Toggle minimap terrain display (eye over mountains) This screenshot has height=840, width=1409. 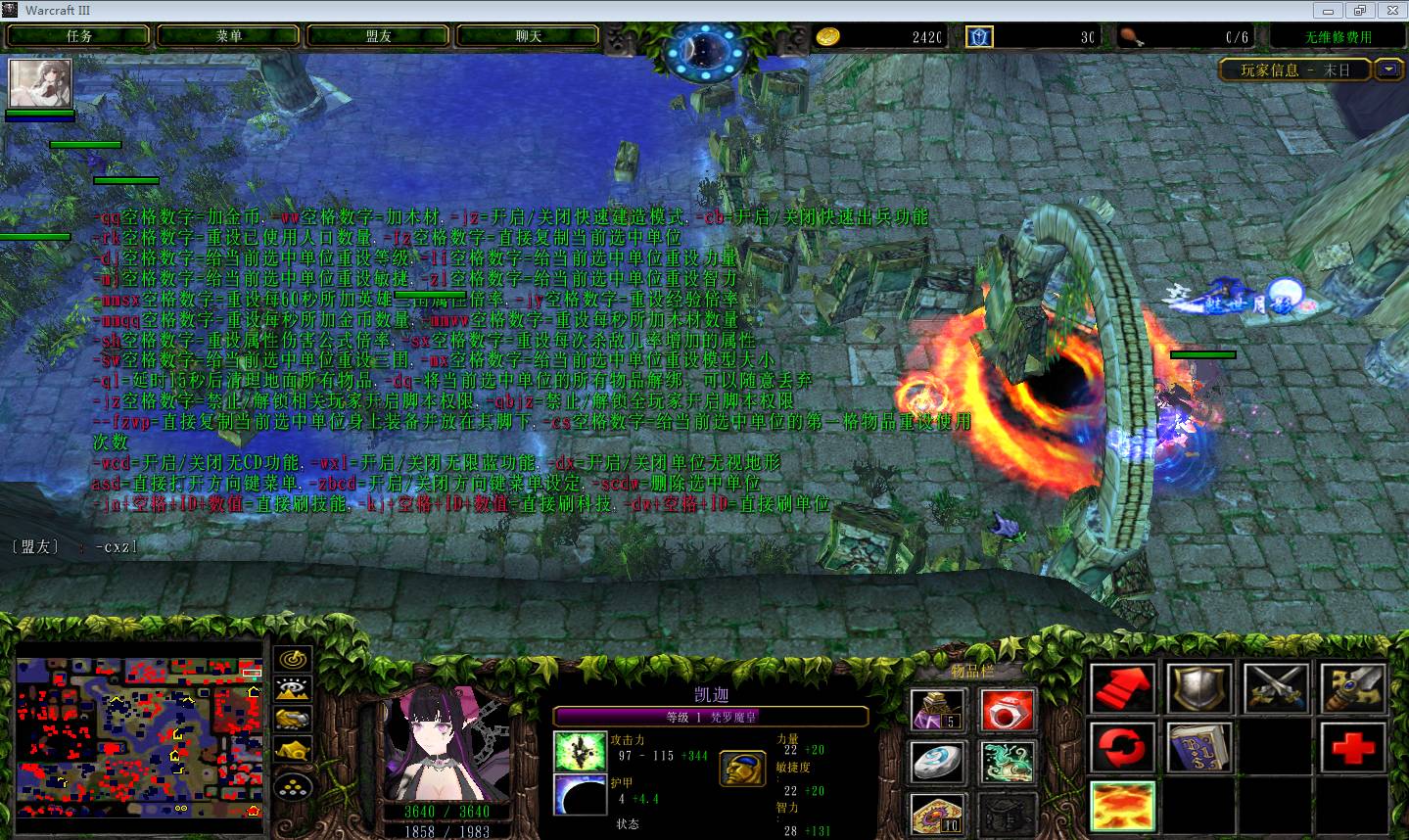click(x=293, y=689)
